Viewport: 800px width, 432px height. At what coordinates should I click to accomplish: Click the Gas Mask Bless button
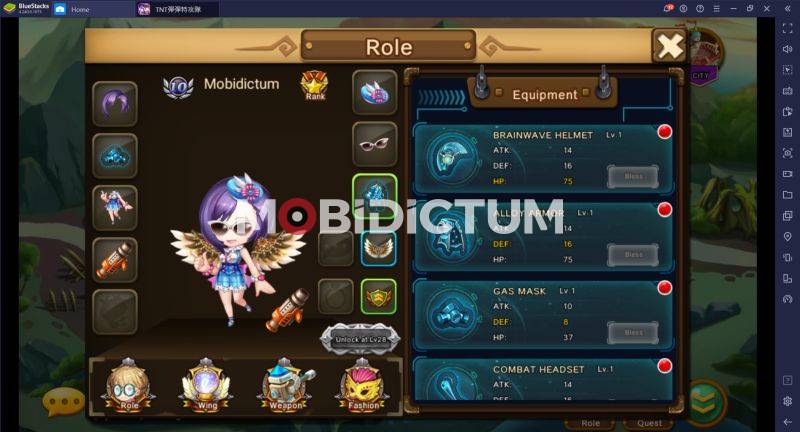(633, 332)
